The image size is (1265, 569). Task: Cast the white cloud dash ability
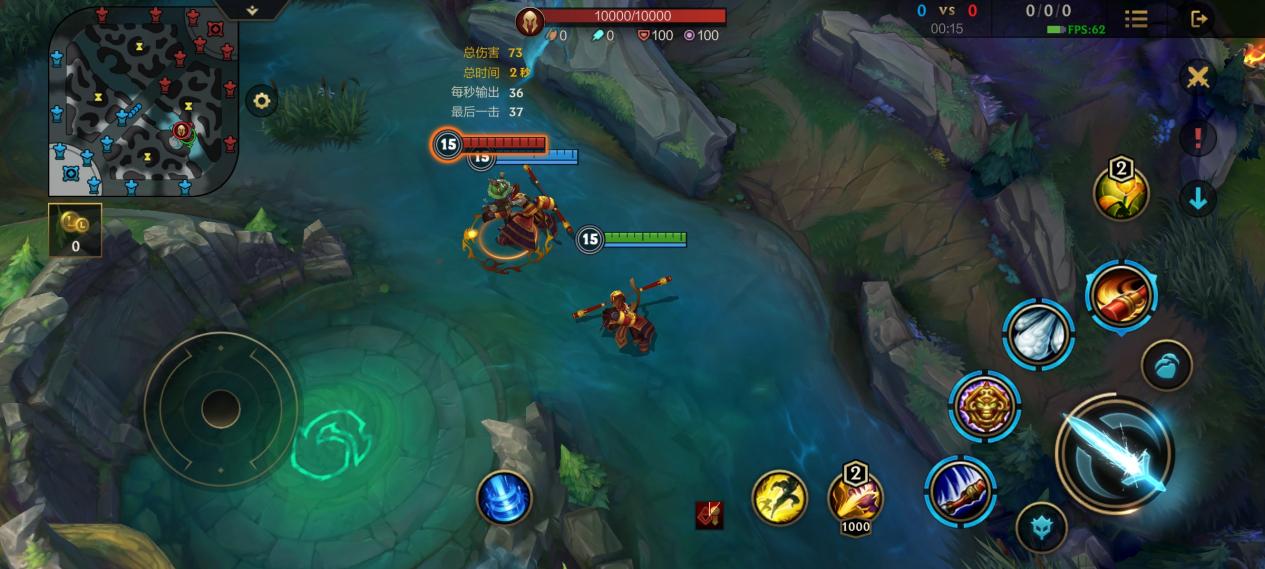point(1039,334)
